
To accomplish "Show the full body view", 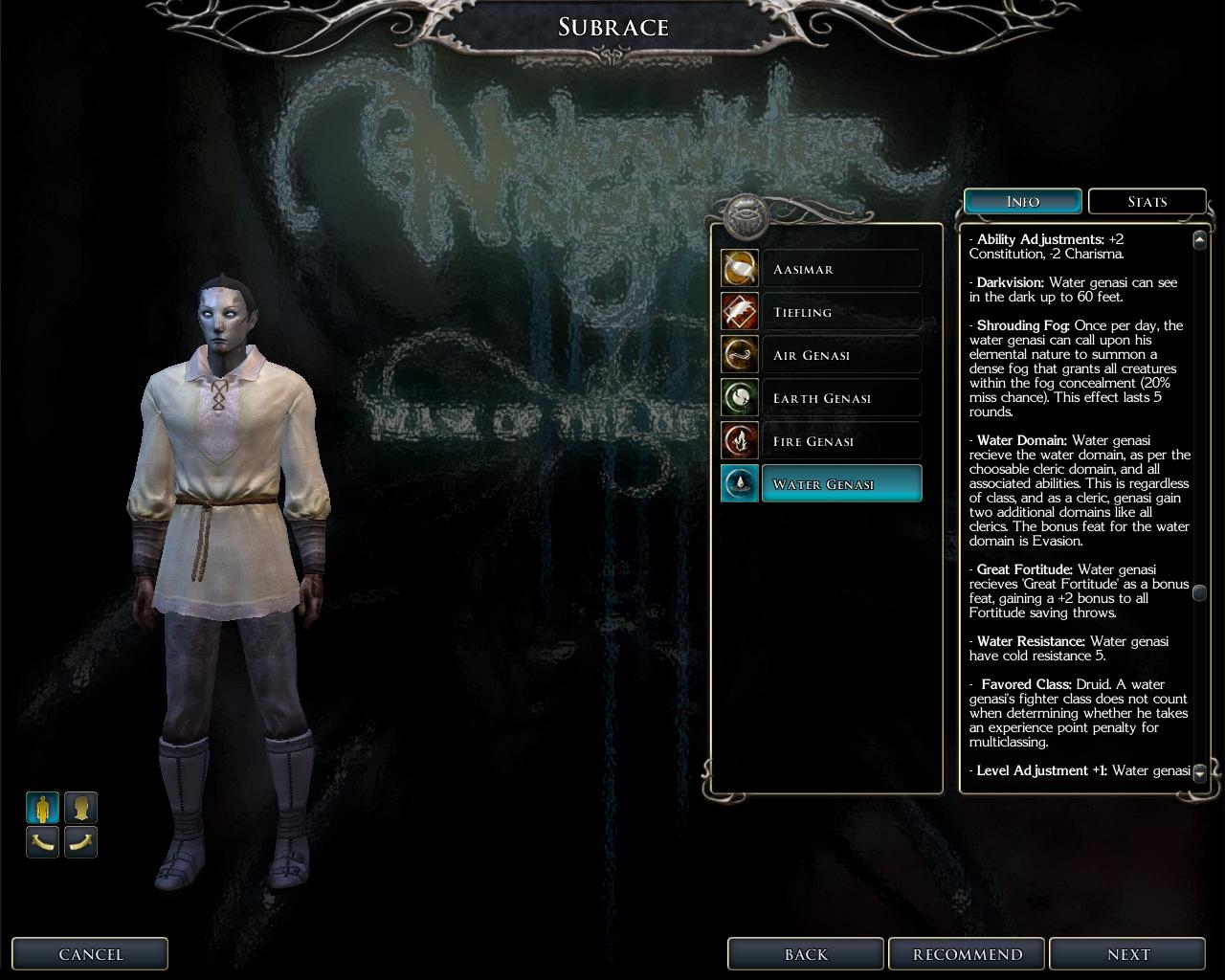I will [42, 808].
